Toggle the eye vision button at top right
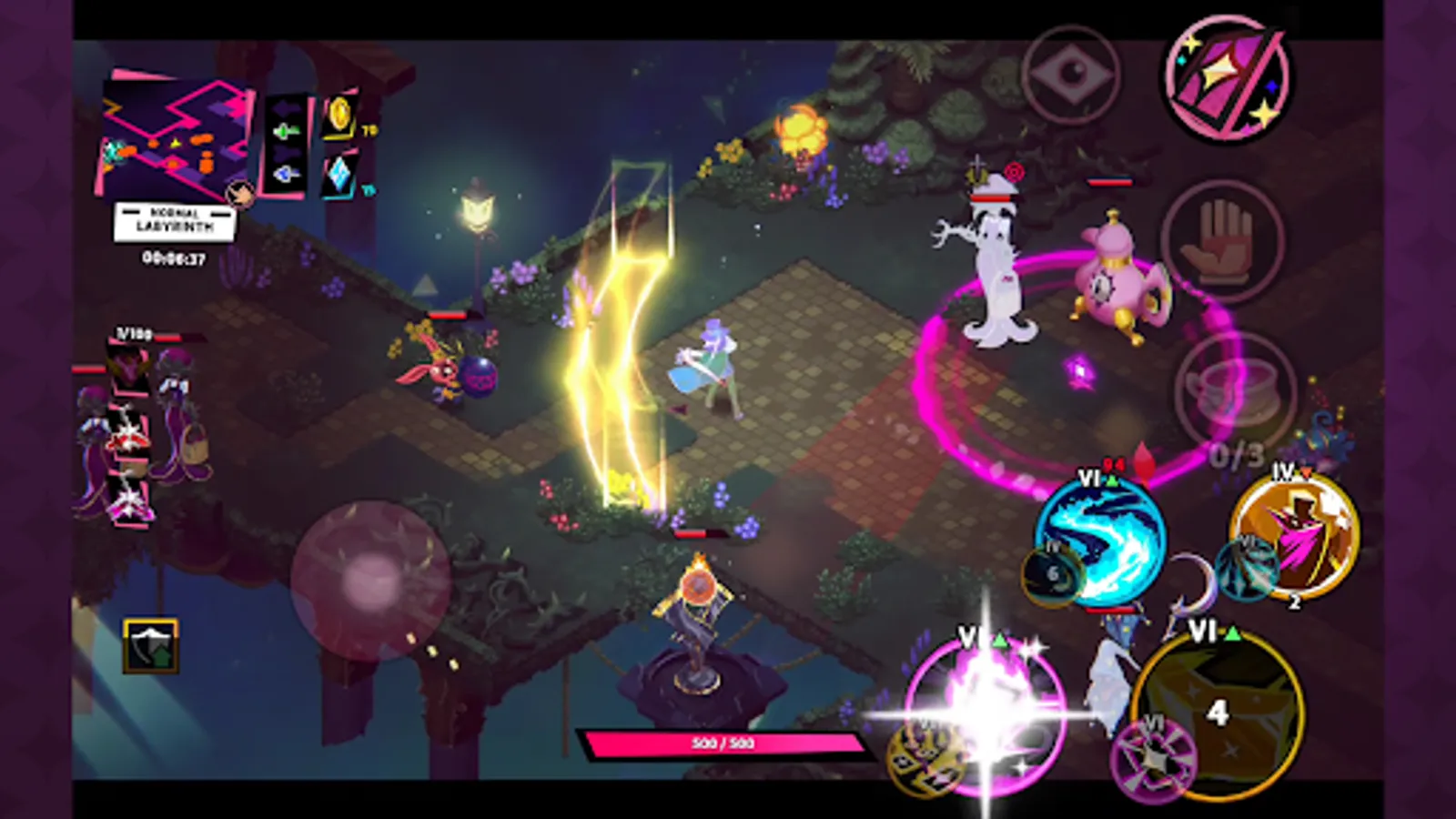This screenshot has height=819, width=1456. pyautogui.click(x=1072, y=73)
